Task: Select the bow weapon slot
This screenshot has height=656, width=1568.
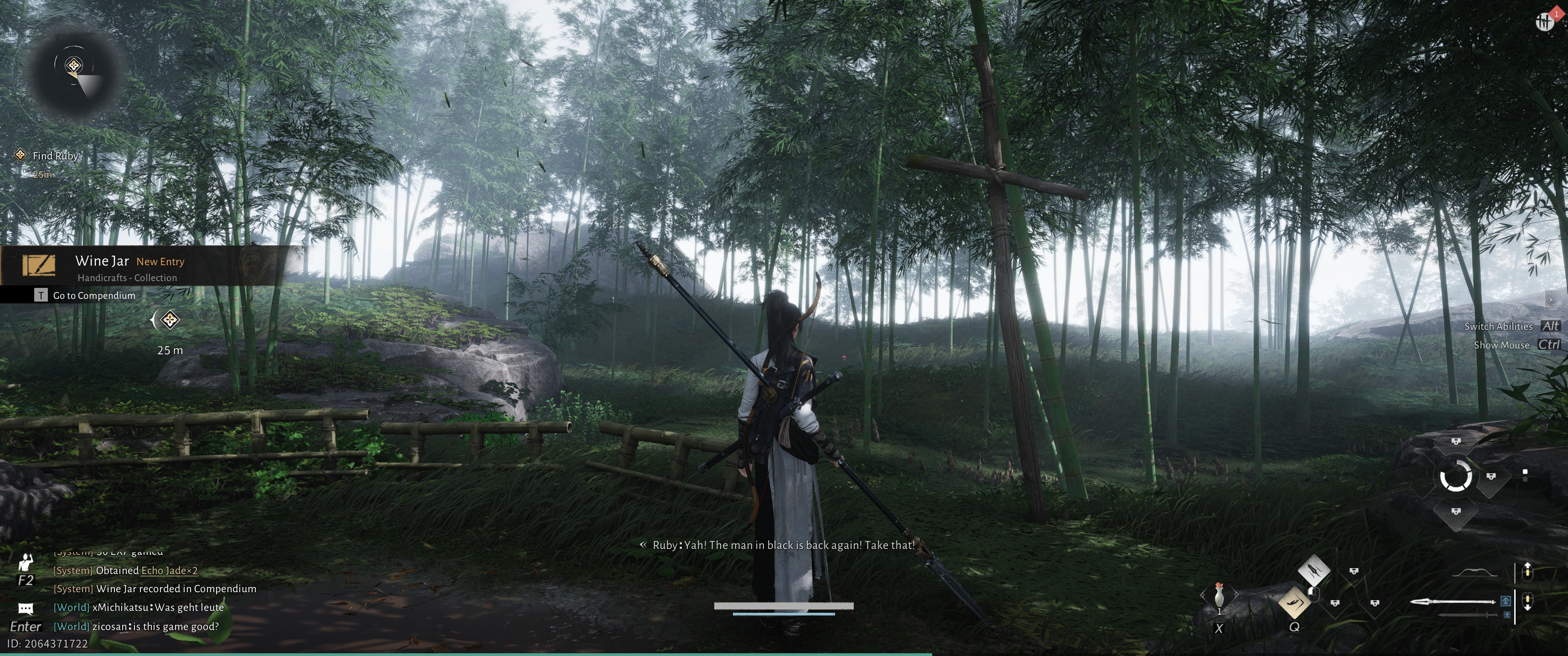Action: [1474, 573]
